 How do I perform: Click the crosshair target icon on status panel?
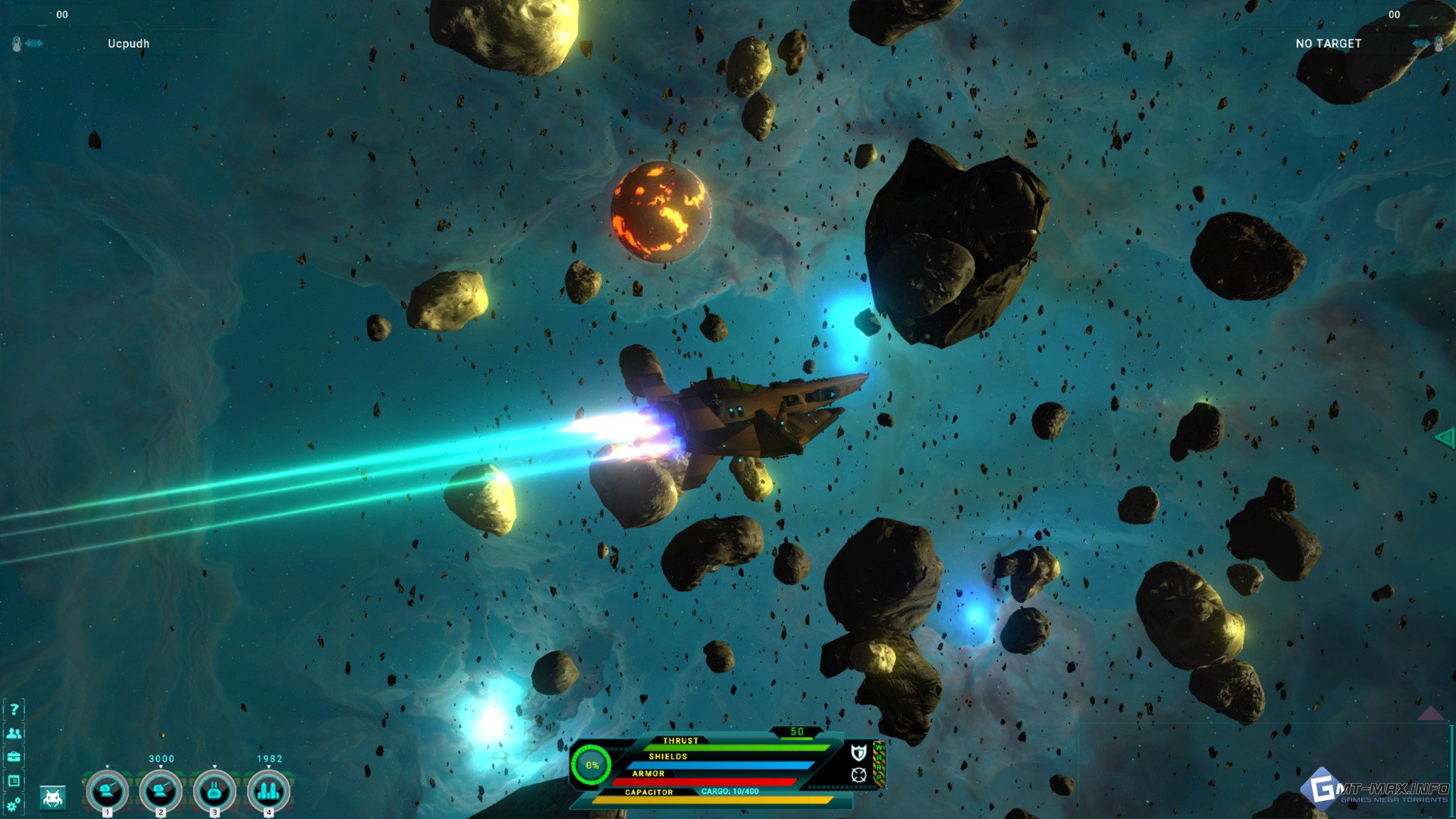point(858,774)
